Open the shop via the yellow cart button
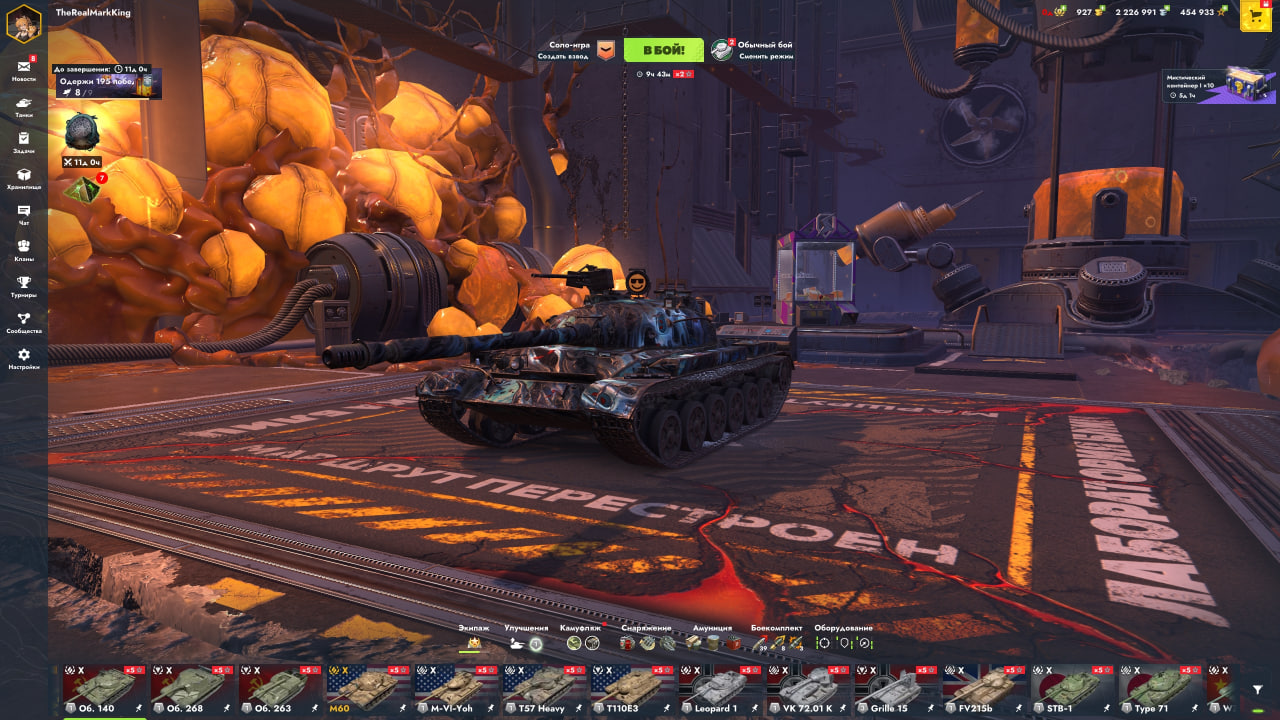The image size is (1280, 720). 1256,17
